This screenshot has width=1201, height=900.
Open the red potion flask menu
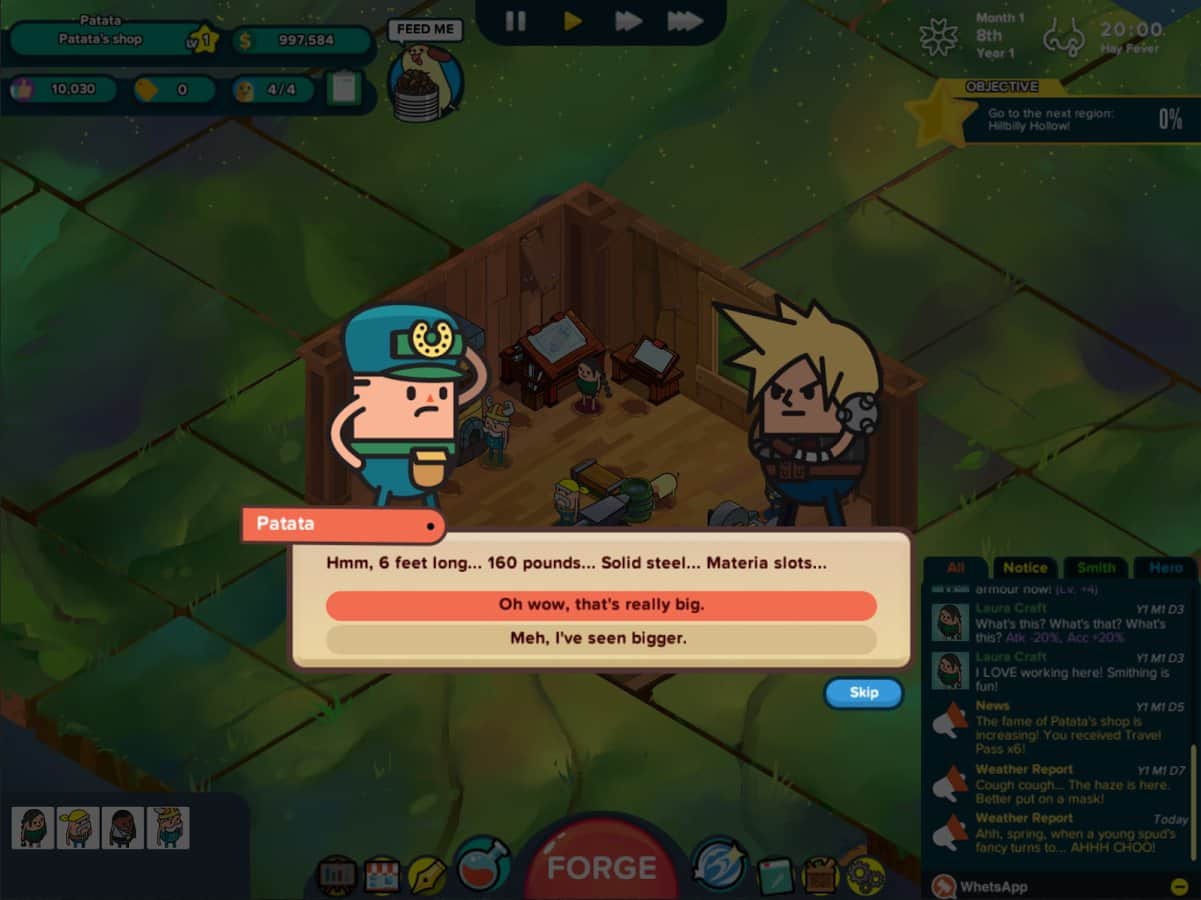[x=483, y=865]
